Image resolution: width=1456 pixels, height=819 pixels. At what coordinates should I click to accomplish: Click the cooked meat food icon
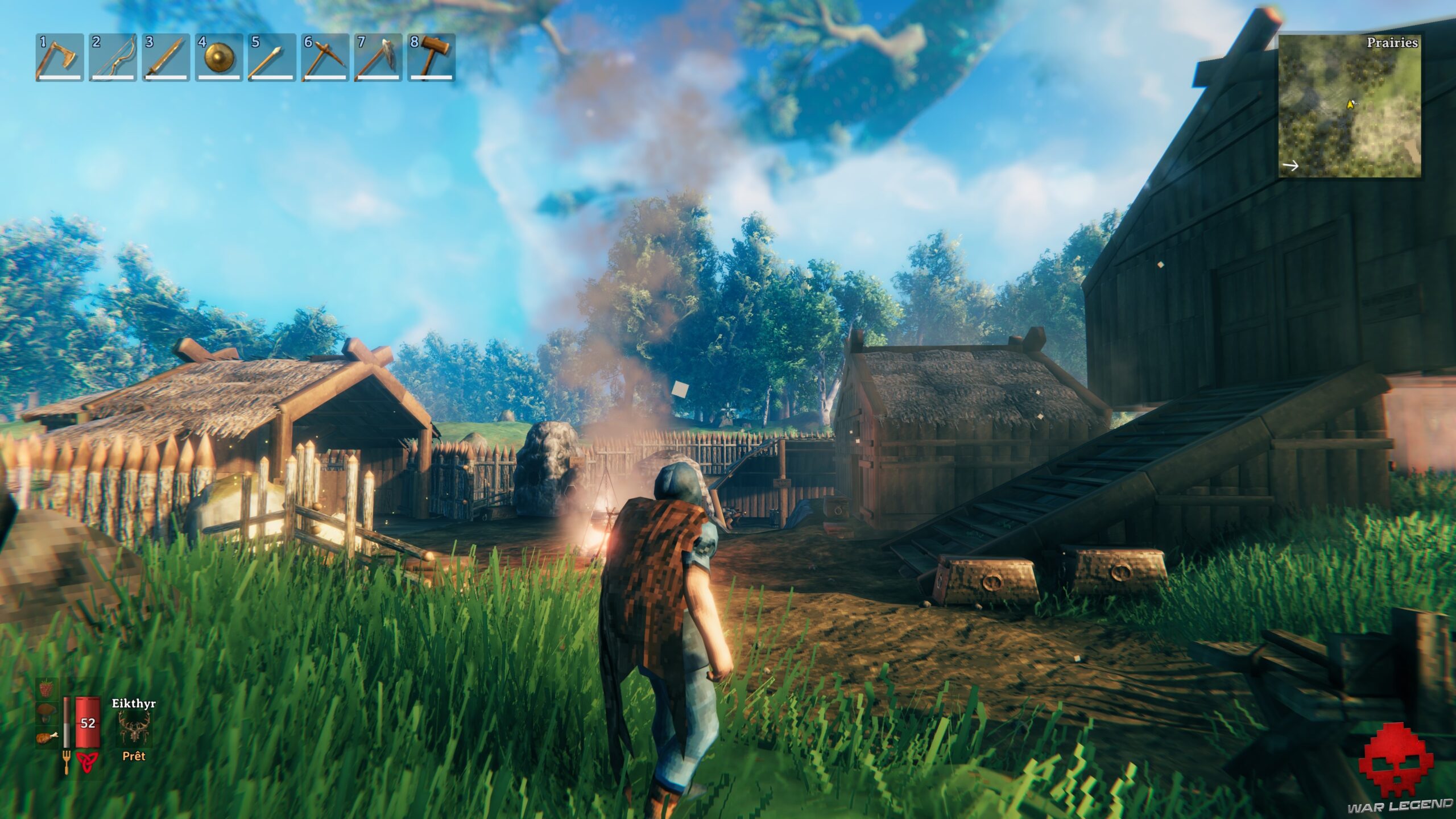tap(46, 738)
